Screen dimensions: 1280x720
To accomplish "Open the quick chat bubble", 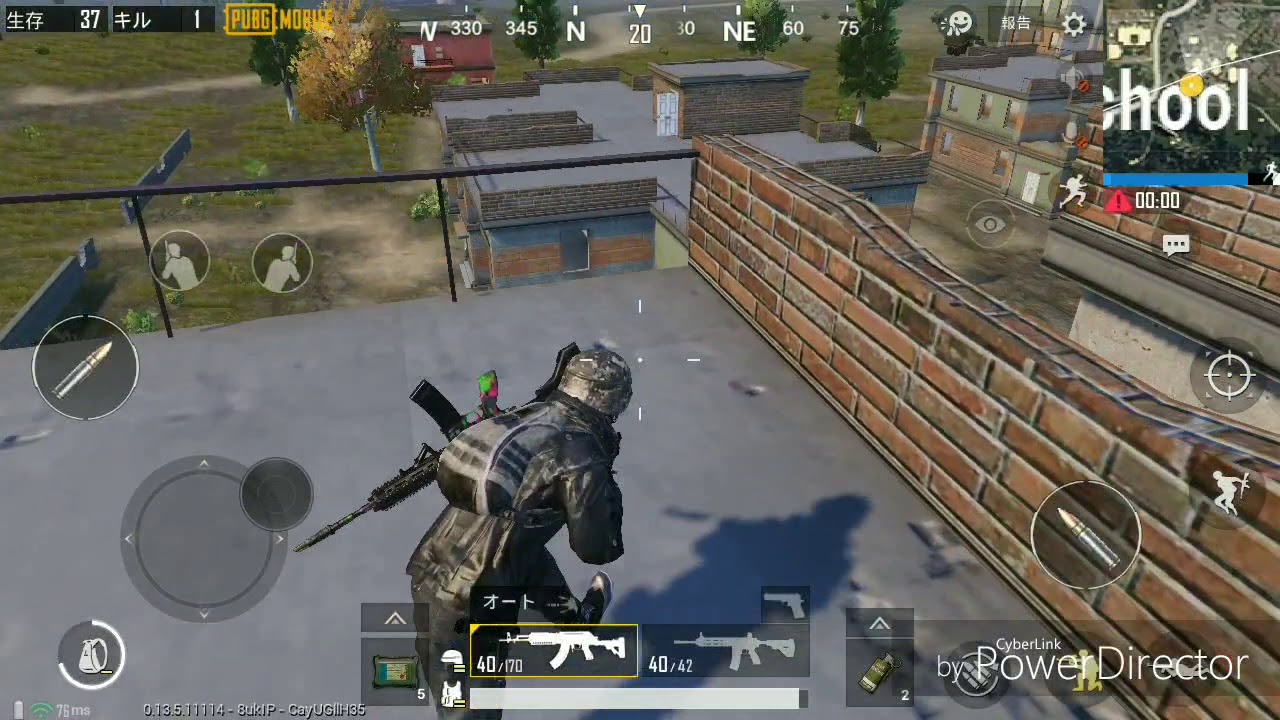I will [x=1176, y=243].
